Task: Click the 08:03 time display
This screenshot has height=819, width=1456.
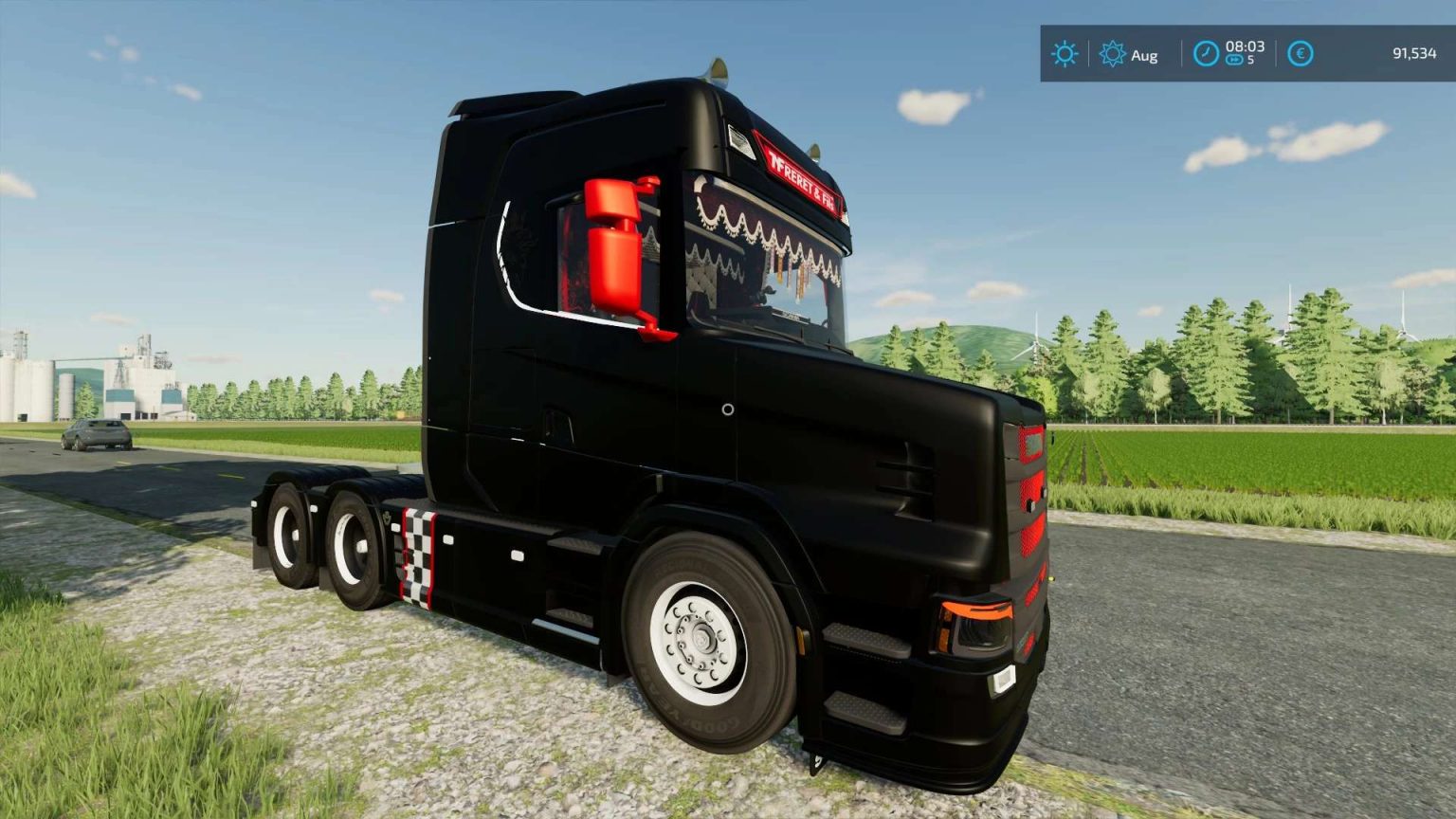Action: pos(1244,47)
